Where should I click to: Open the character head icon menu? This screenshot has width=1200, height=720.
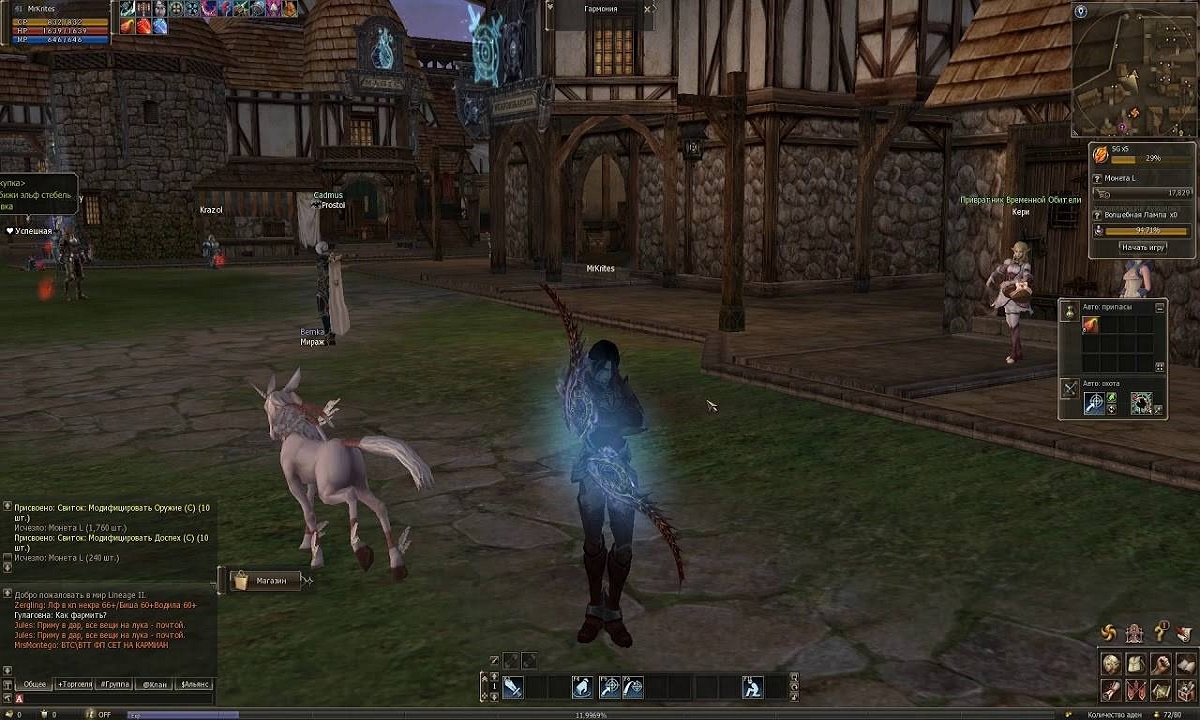click(x=1111, y=664)
